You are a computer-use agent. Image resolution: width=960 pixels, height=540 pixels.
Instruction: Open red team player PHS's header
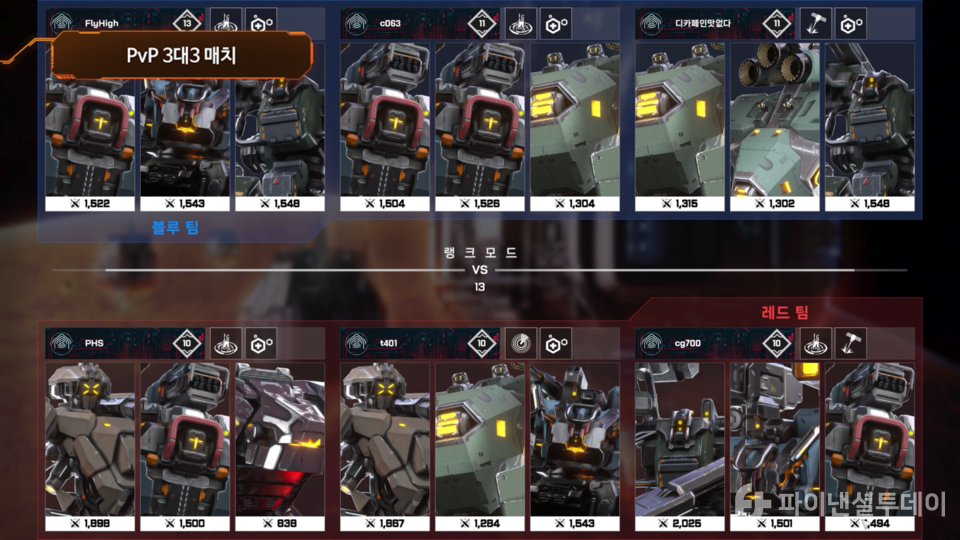(100, 344)
